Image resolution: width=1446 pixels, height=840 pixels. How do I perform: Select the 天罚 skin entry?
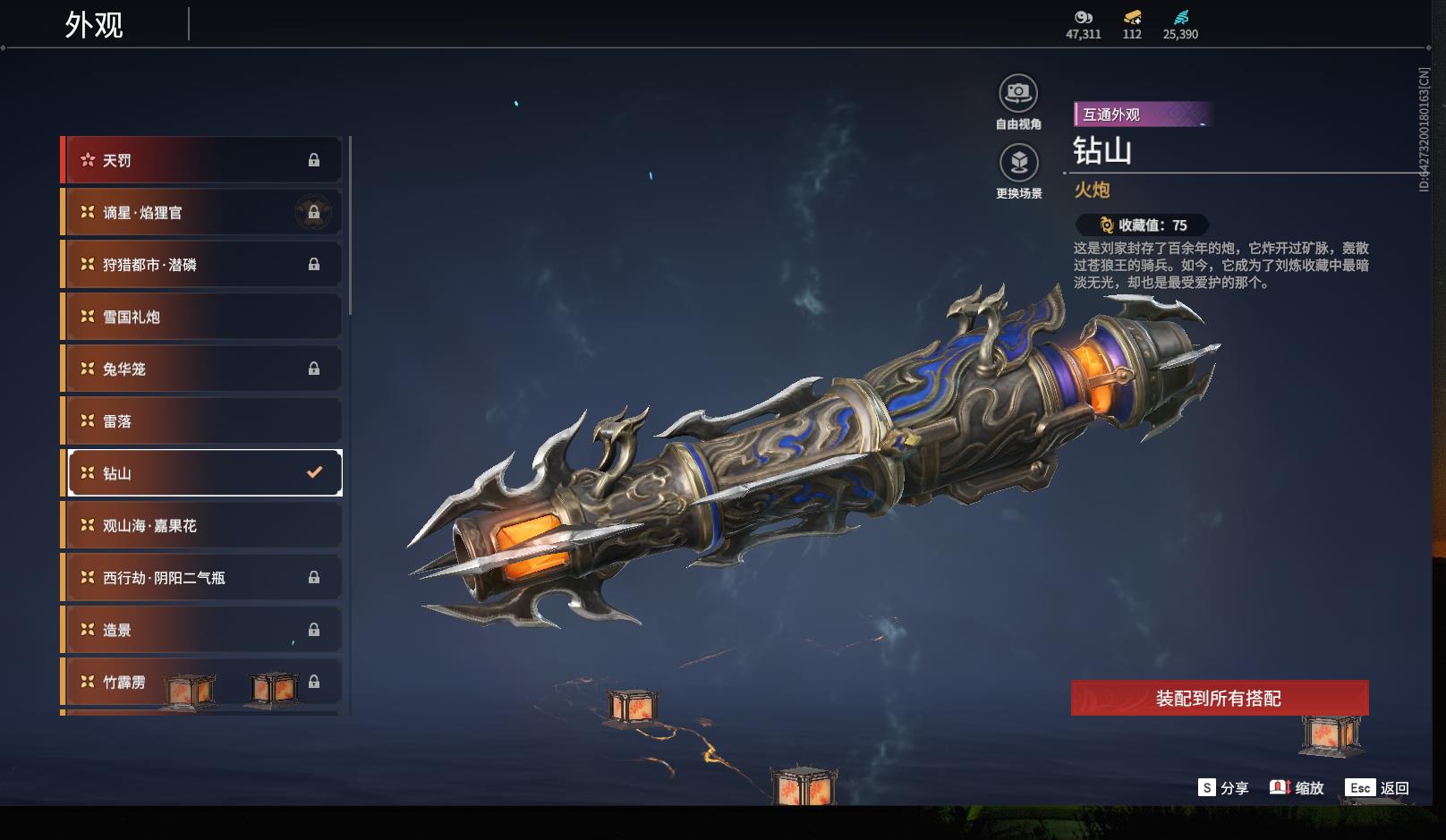click(202, 160)
